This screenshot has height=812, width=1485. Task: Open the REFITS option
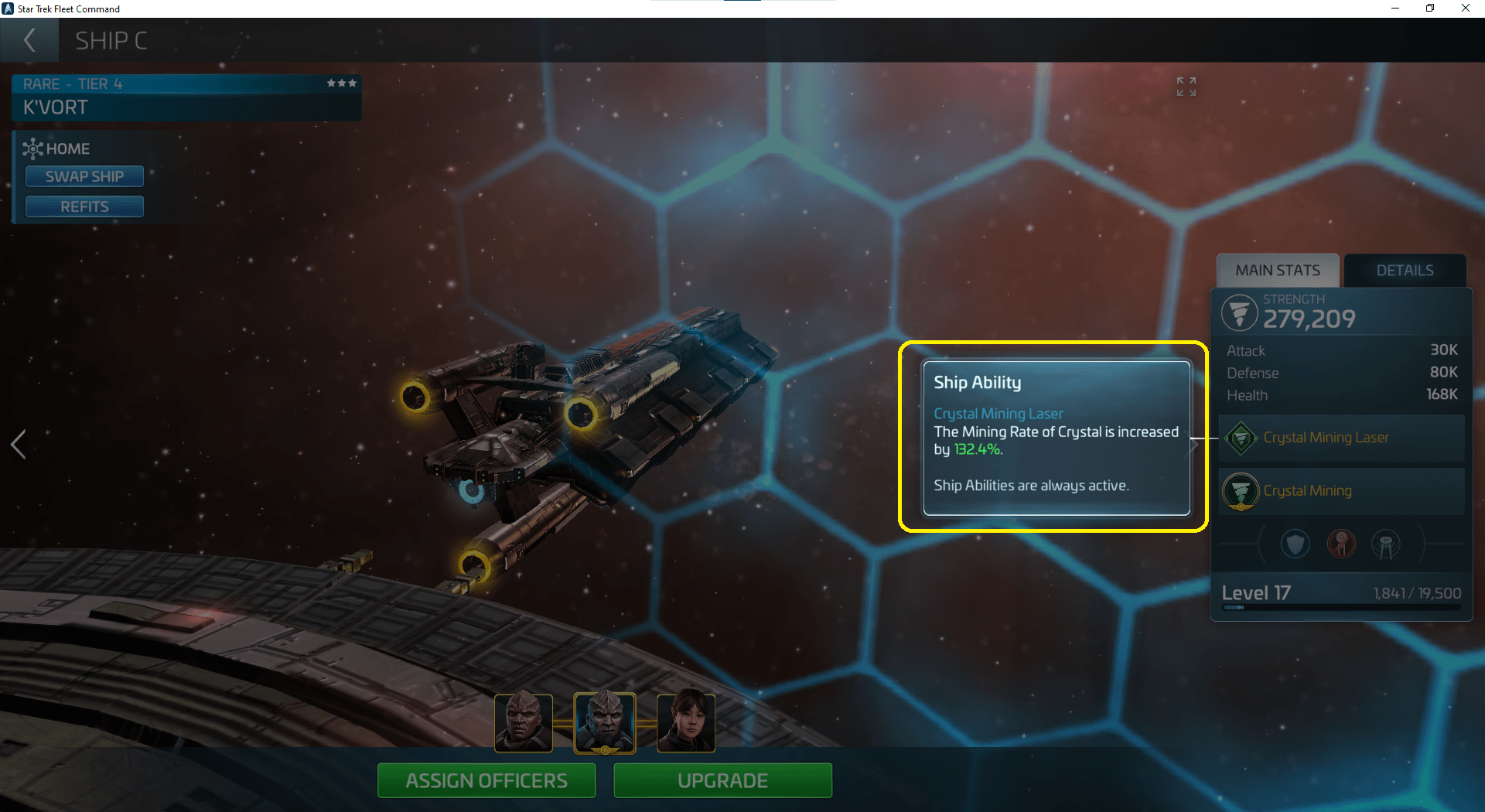pos(84,206)
